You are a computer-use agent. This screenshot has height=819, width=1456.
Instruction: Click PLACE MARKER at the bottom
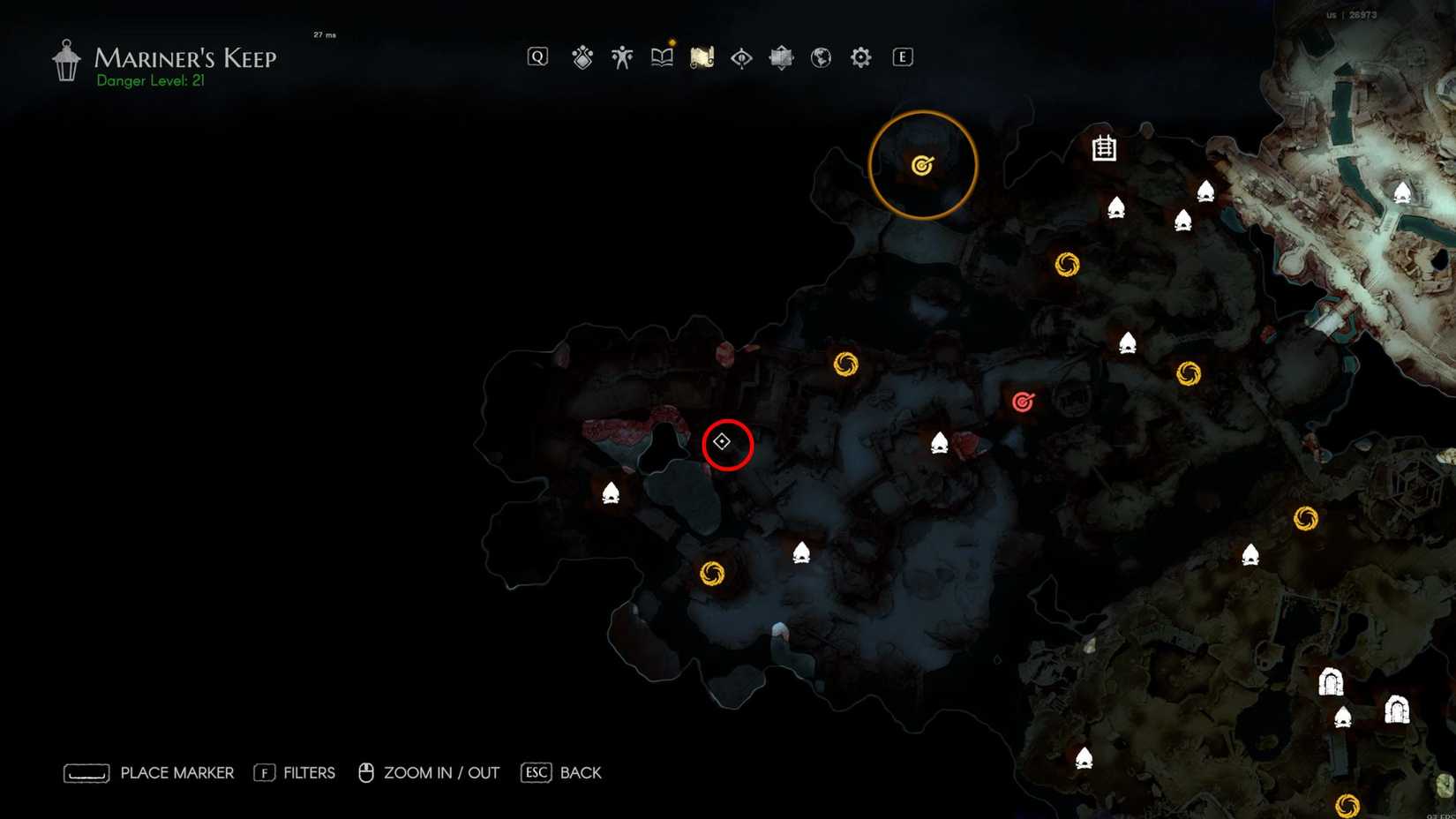tap(176, 772)
